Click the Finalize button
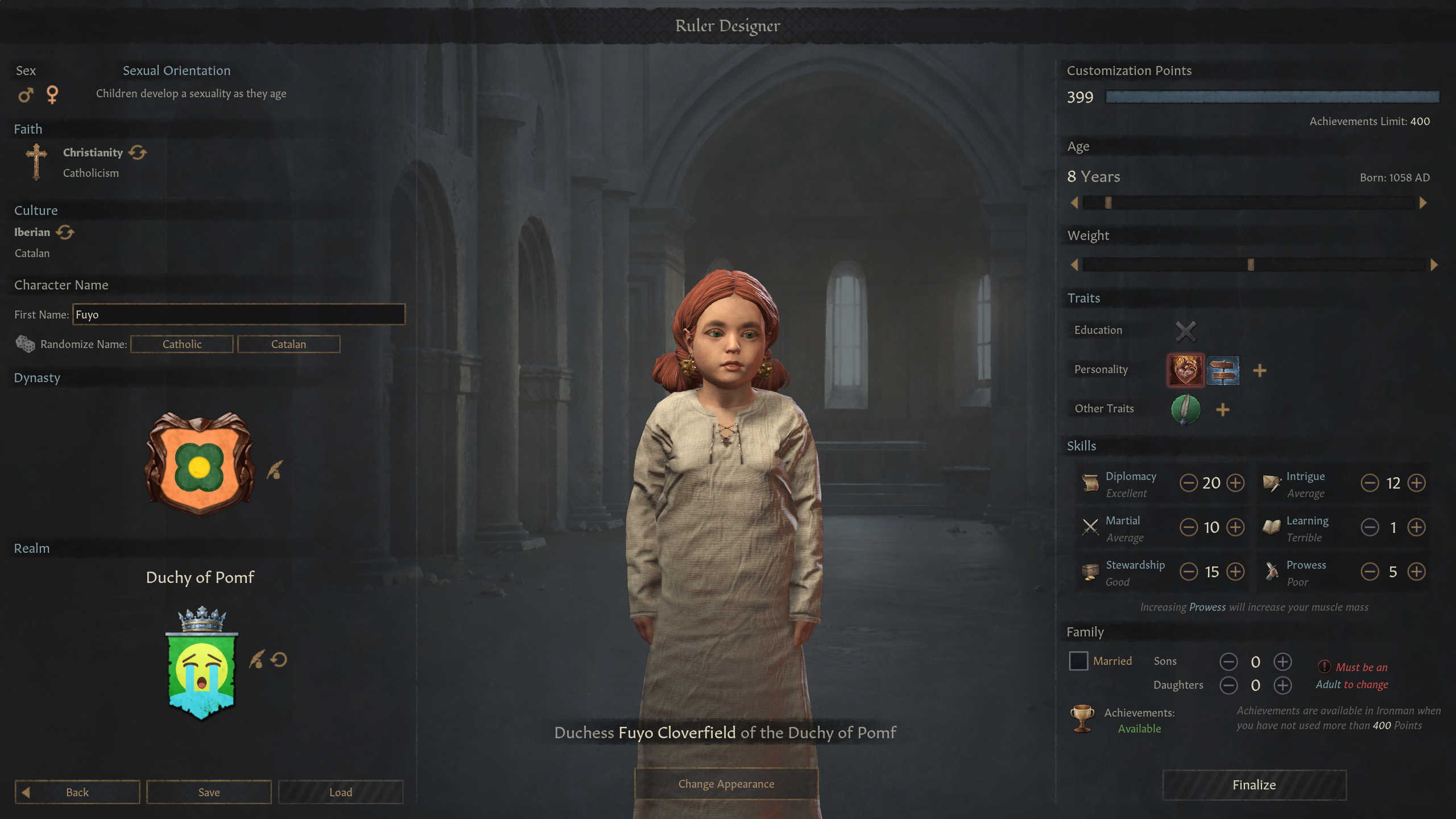Screen dimensions: 1456x819 (x=1254, y=785)
